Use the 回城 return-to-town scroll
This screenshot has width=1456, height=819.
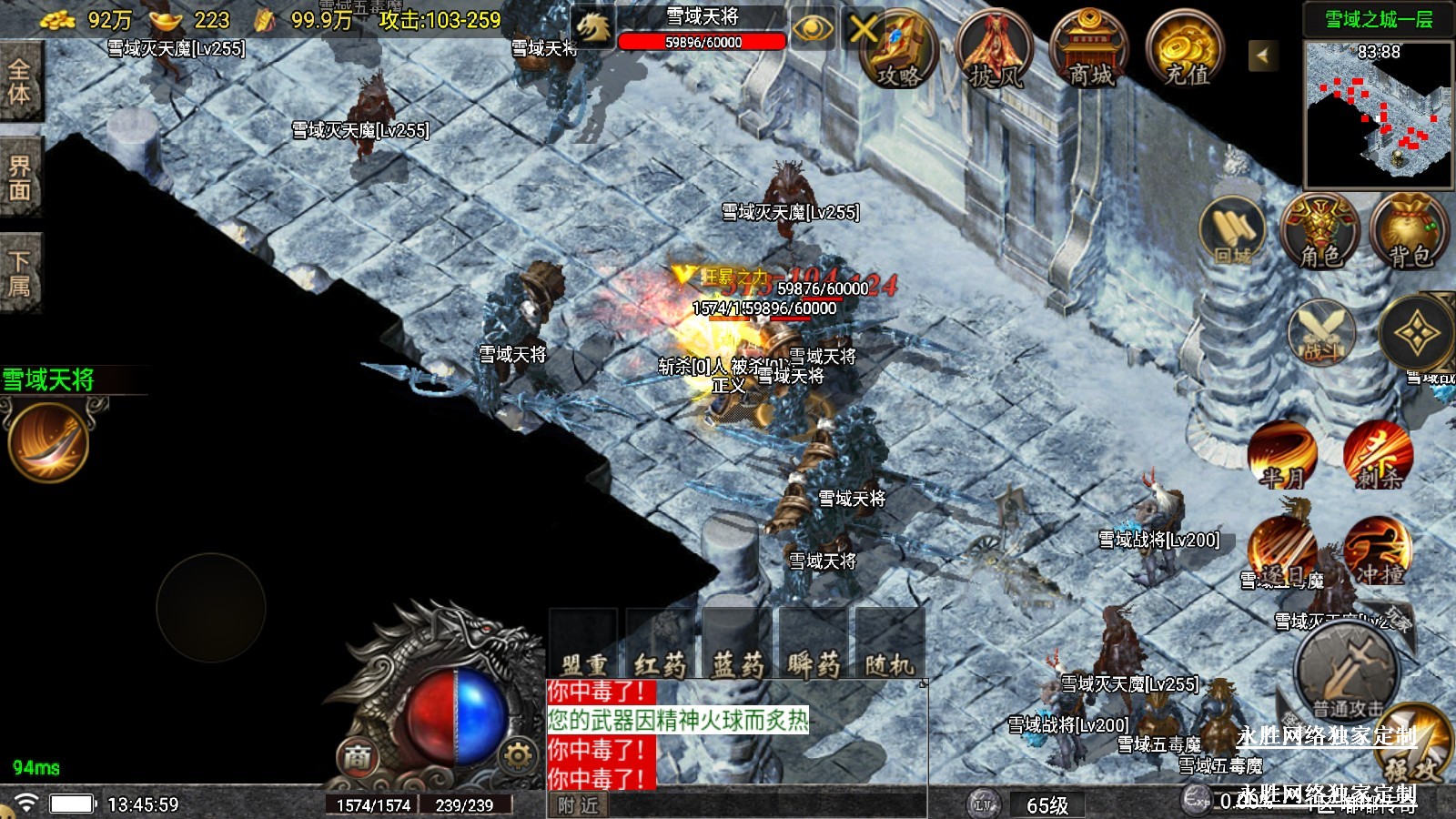(1234, 233)
